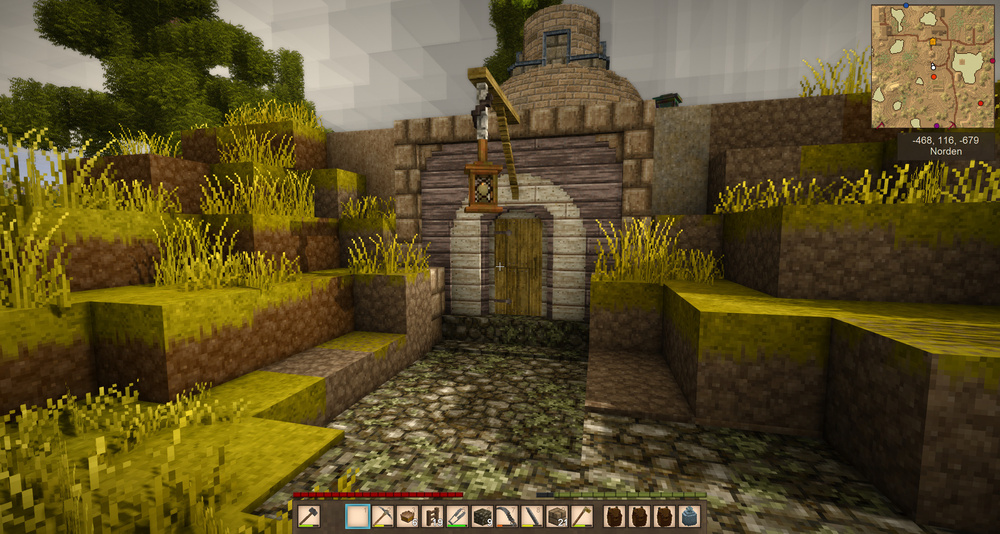Pick the hotbar stack of 6 items
This screenshot has height=534, width=1000.
click(x=407, y=516)
